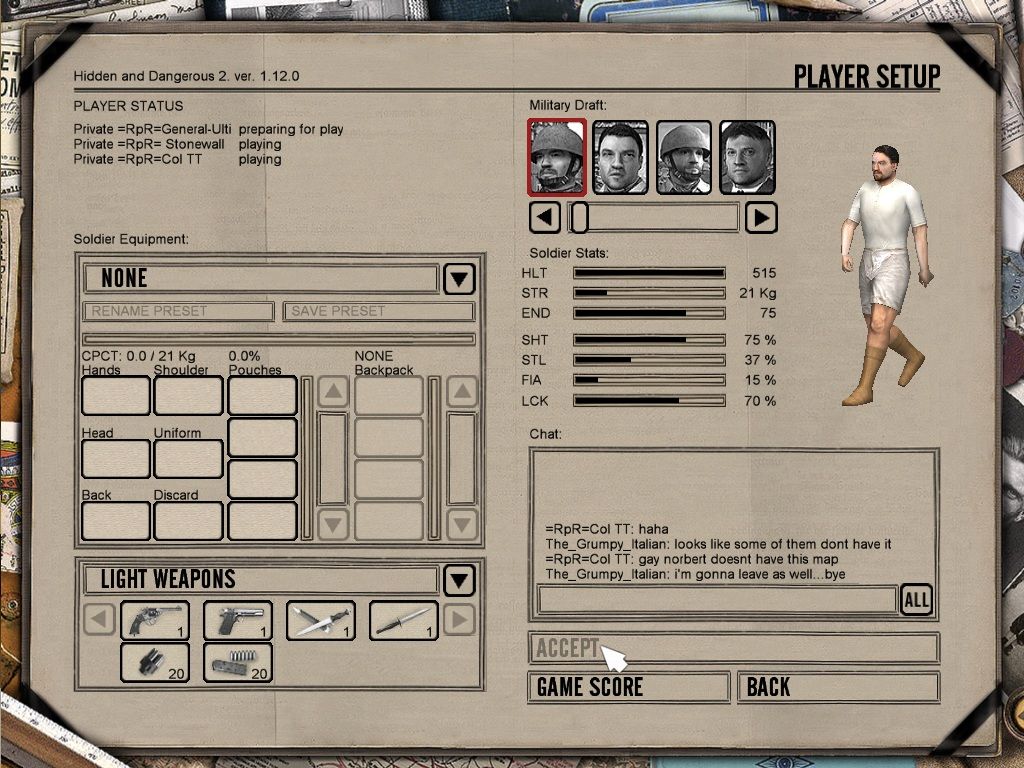Image resolution: width=1024 pixels, height=768 pixels.
Task: Open the equipment preset NONE dropdown
Action: coord(459,278)
